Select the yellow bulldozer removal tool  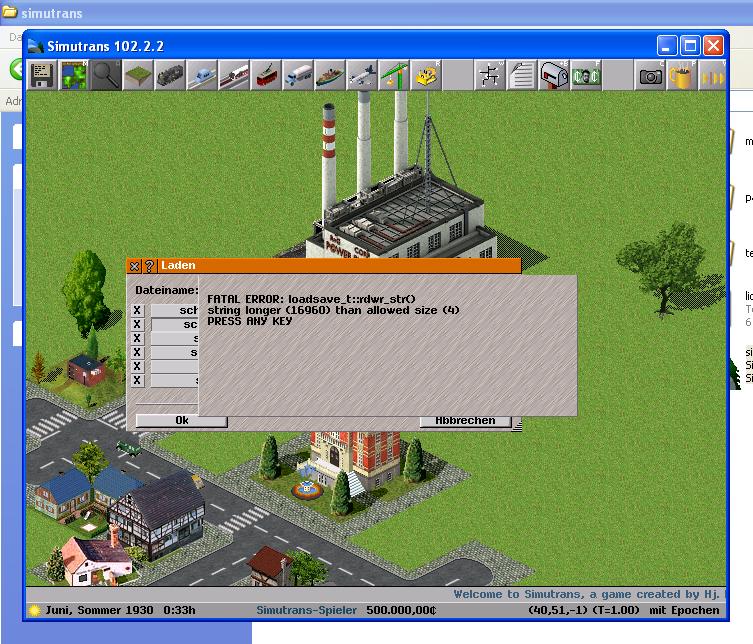coord(426,76)
